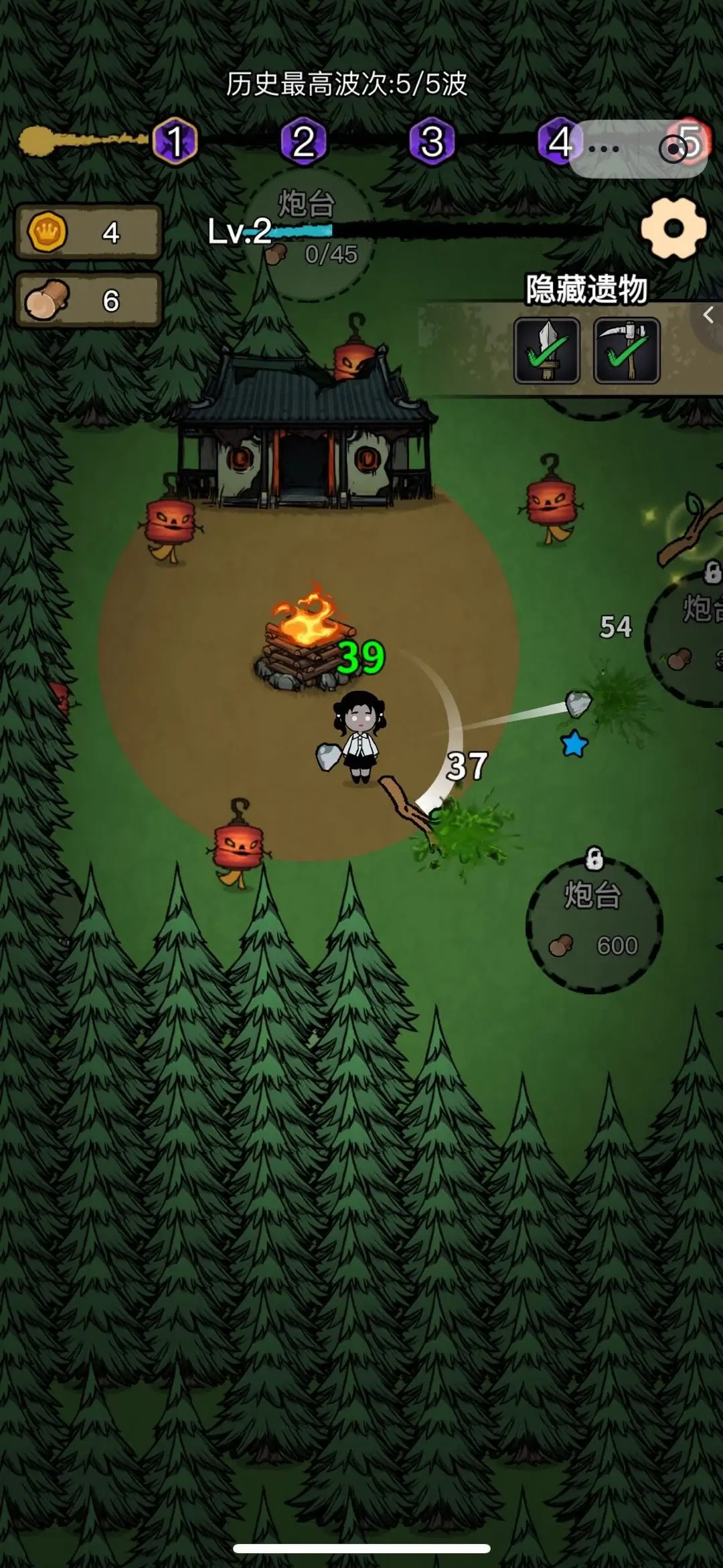The image size is (723, 1568).
Task: Close the mini program with the target button
Action: tap(673, 149)
